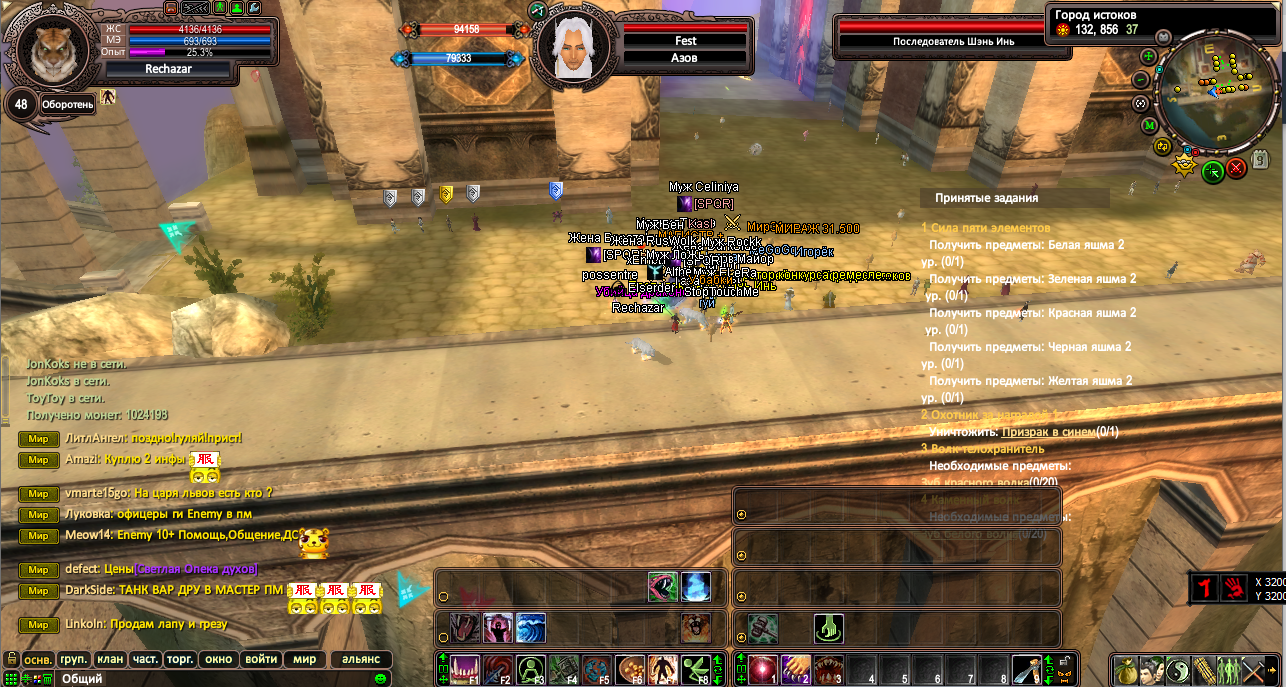
Task: Cast the blue flame skill
Action: tap(696, 587)
